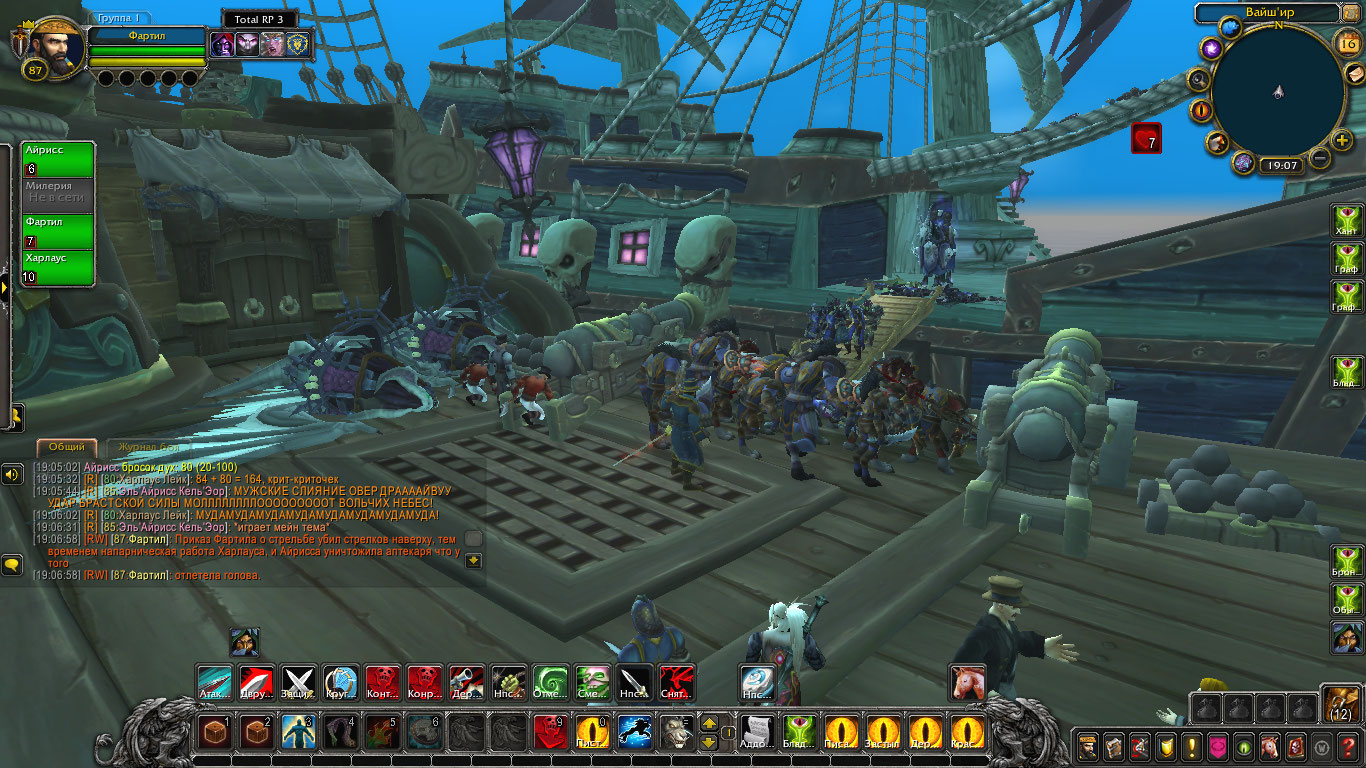Click the horse icon above action bar
The width and height of the screenshot is (1366, 768).
967,683
